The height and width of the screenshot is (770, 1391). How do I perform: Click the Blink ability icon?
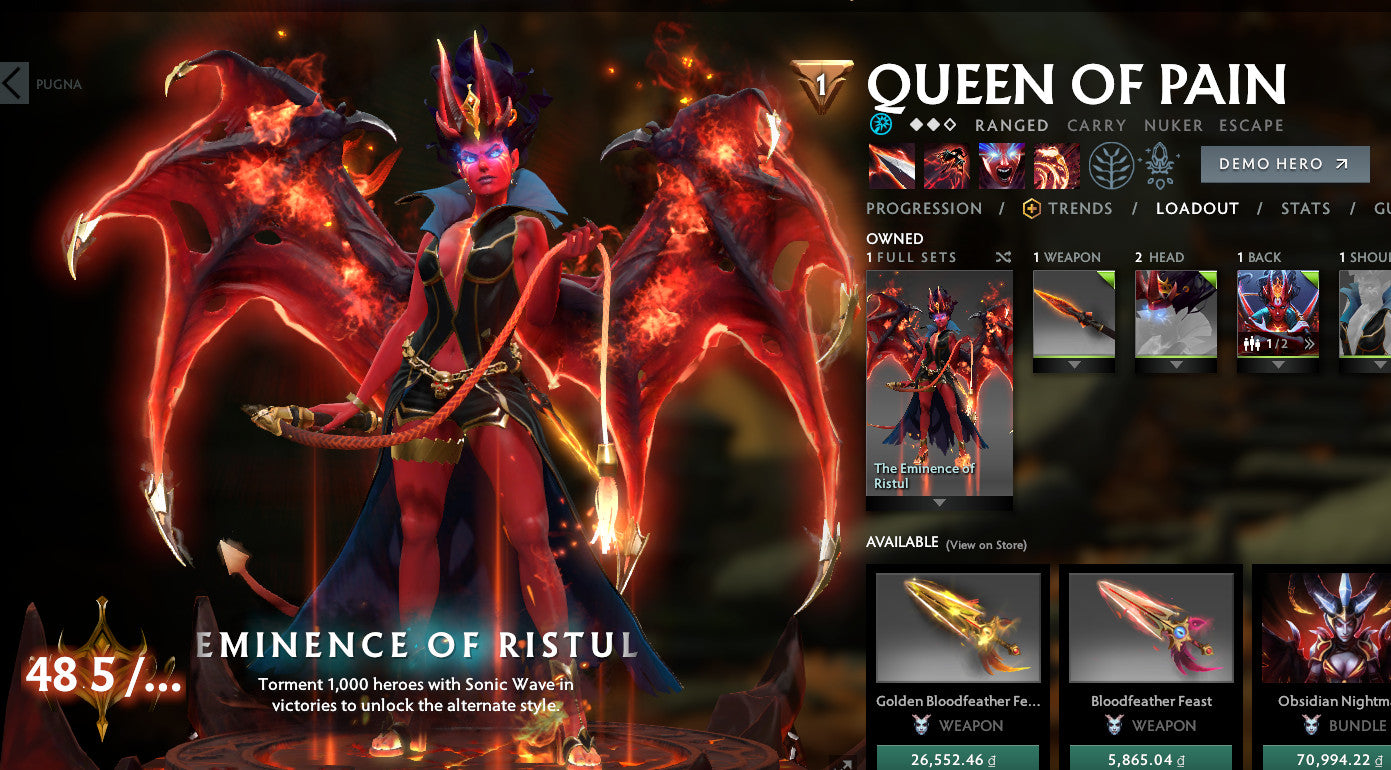coord(945,164)
